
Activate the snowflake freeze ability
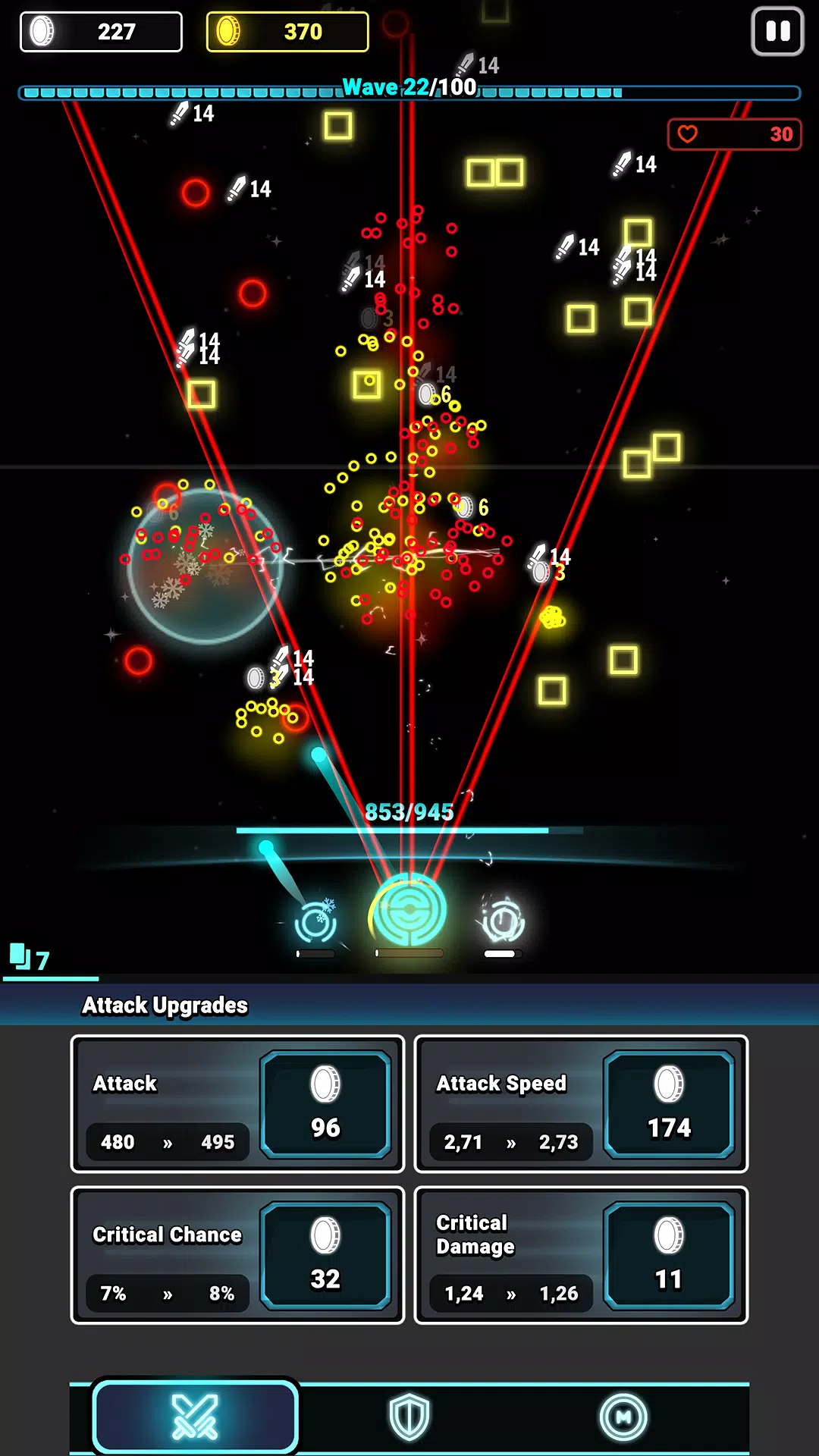pos(316,922)
